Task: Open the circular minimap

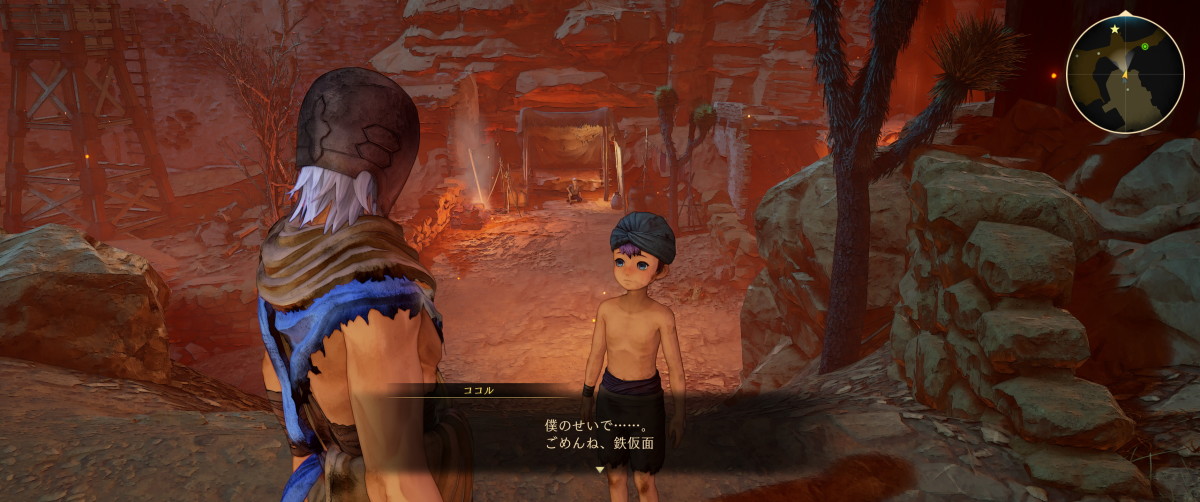Action: (1125, 74)
